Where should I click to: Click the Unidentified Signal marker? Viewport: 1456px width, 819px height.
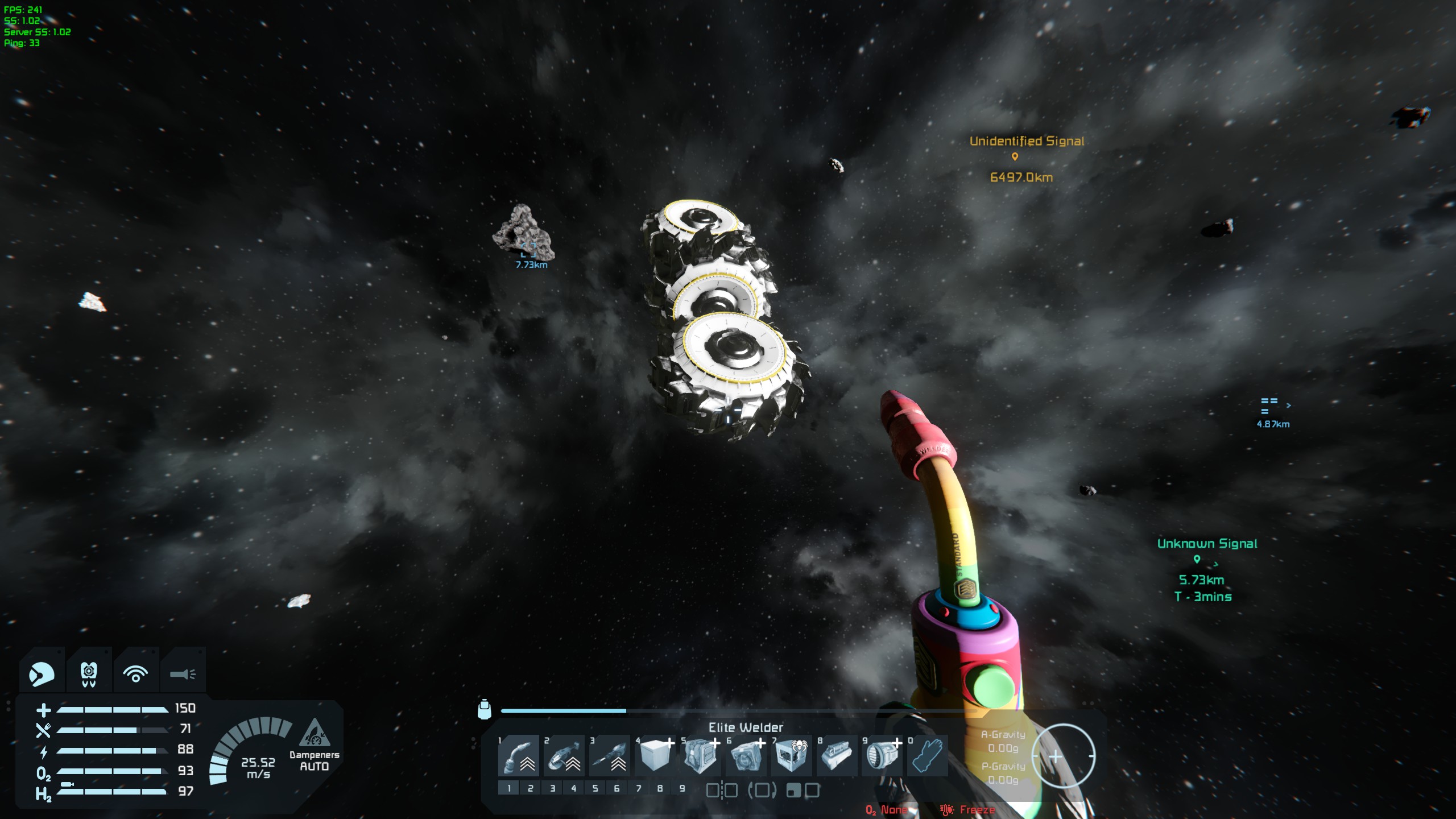(1015, 156)
